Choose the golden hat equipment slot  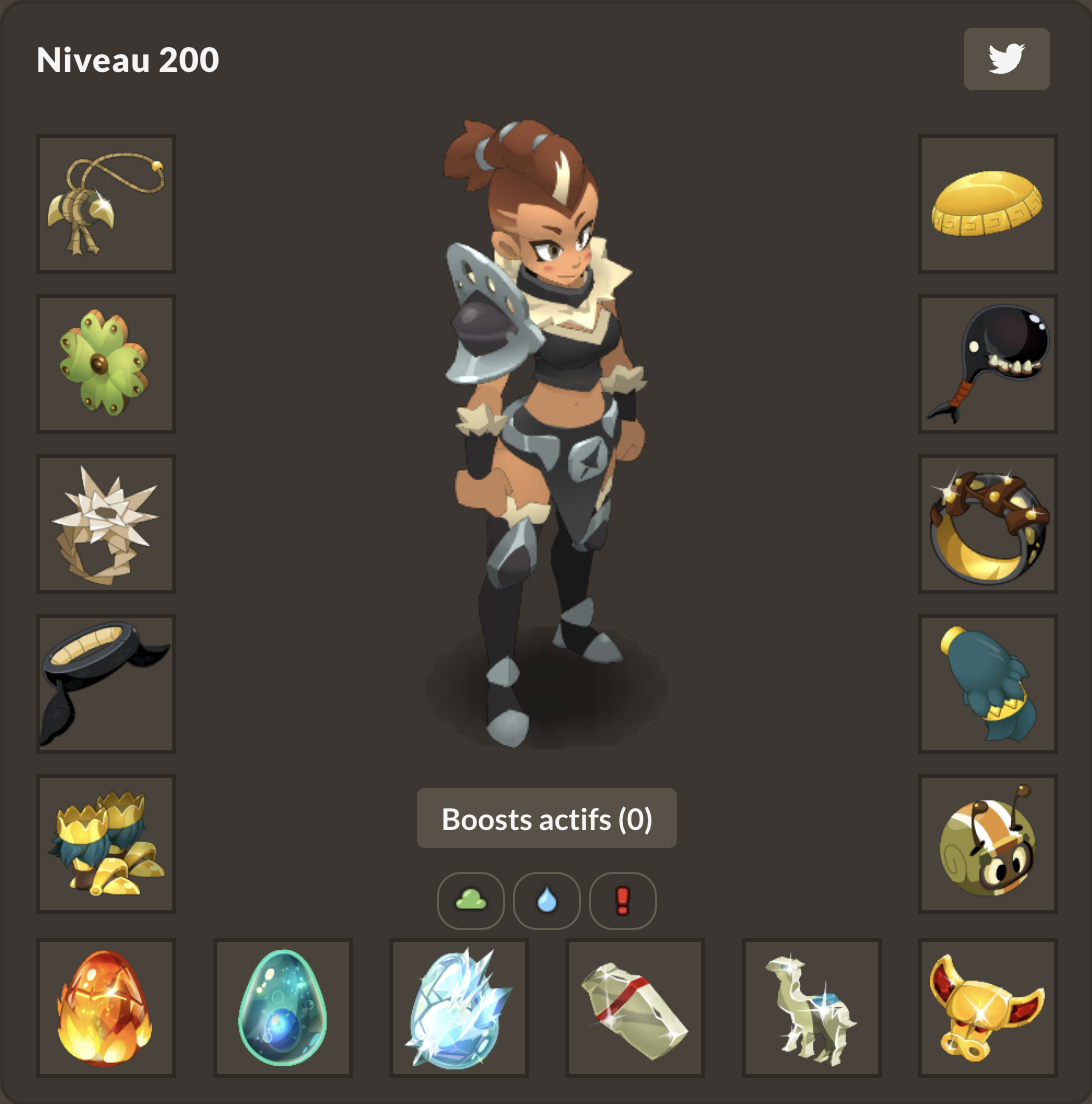988,204
